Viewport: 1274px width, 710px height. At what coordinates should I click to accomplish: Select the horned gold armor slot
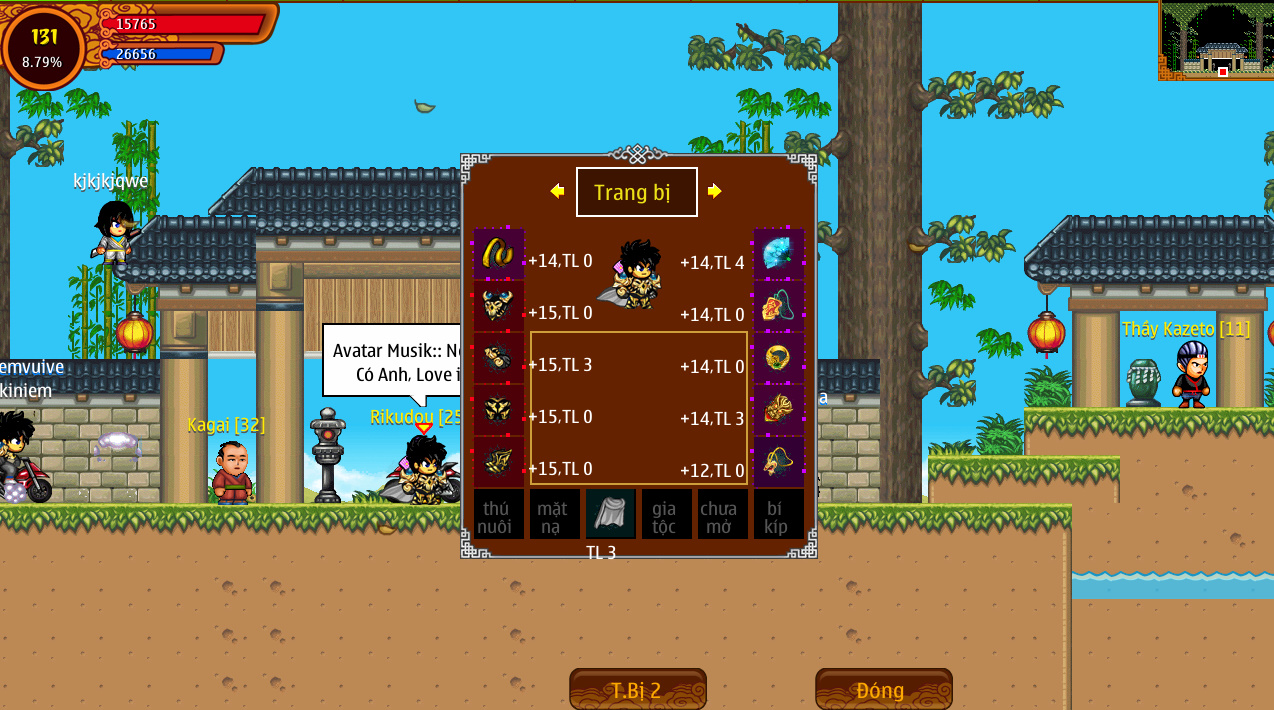coord(498,306)
